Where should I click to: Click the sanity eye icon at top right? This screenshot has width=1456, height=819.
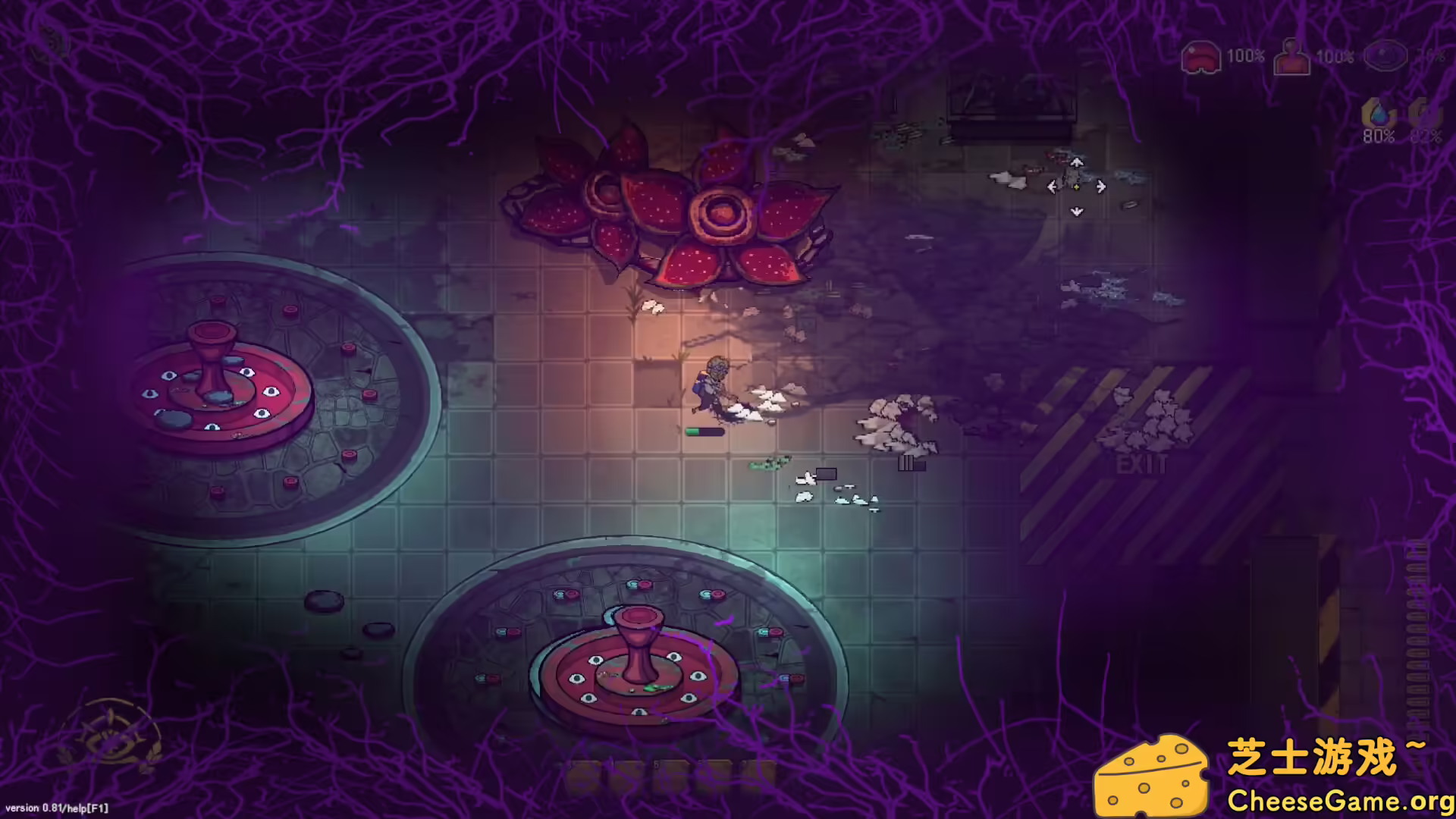click(1388, 55)
